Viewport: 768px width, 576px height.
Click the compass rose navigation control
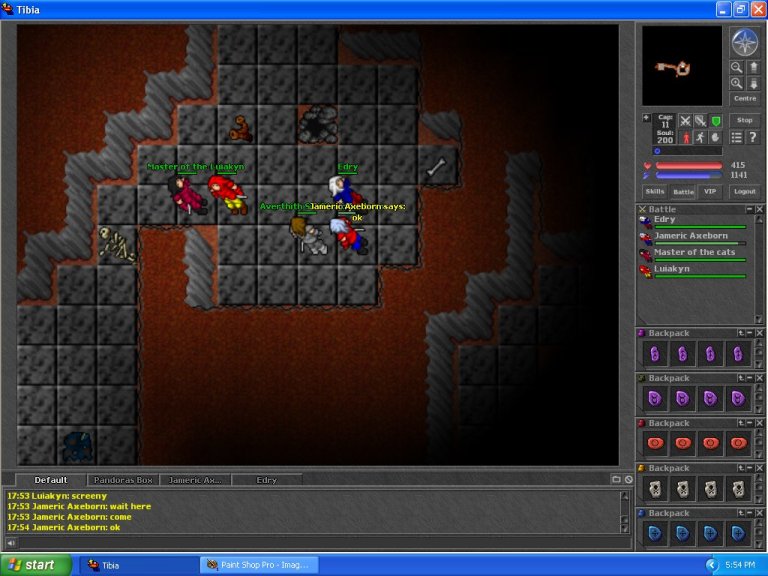tap(744, 43)
